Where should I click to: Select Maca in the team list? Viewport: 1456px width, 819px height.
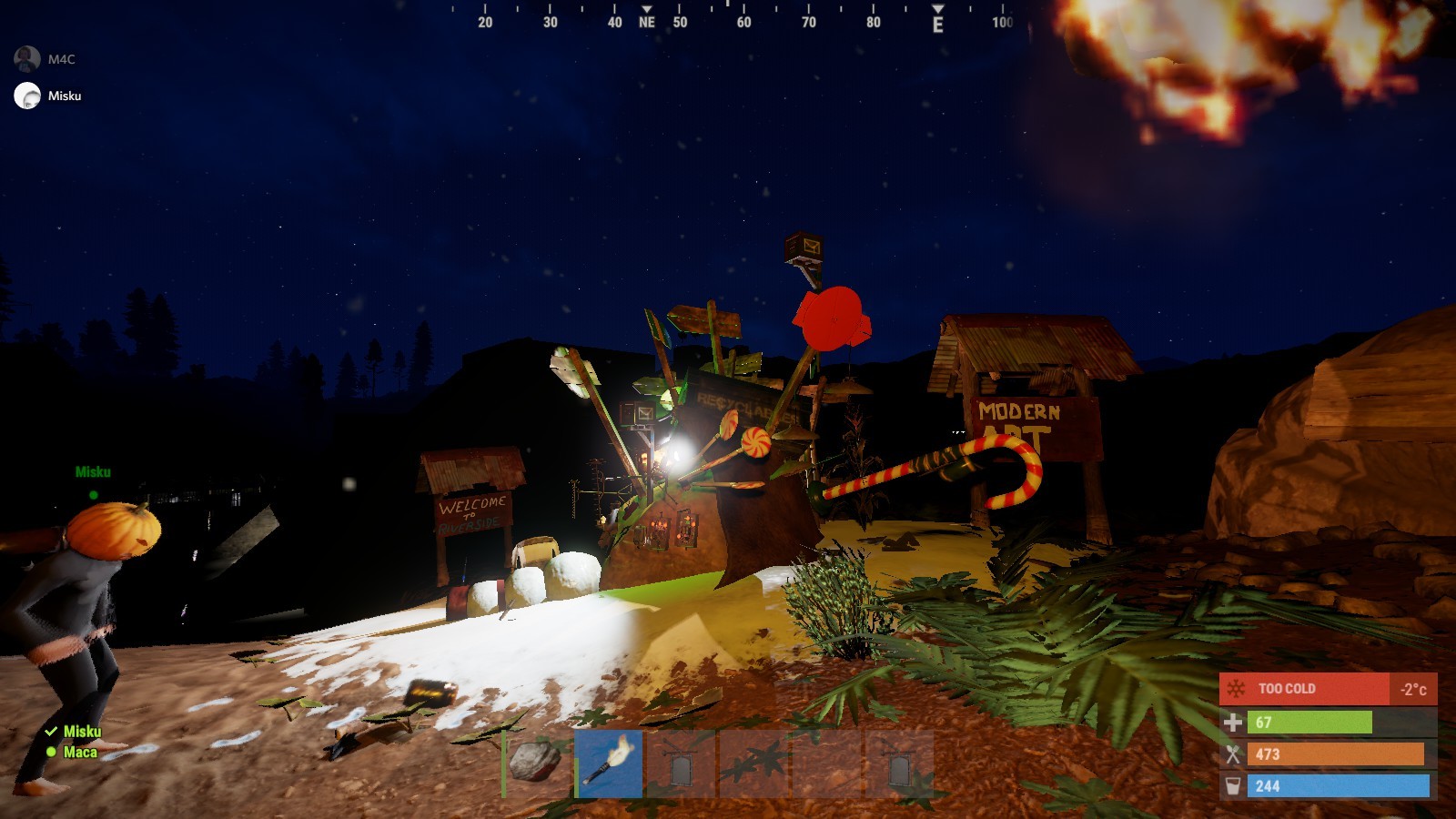click(x=79, y=752)
